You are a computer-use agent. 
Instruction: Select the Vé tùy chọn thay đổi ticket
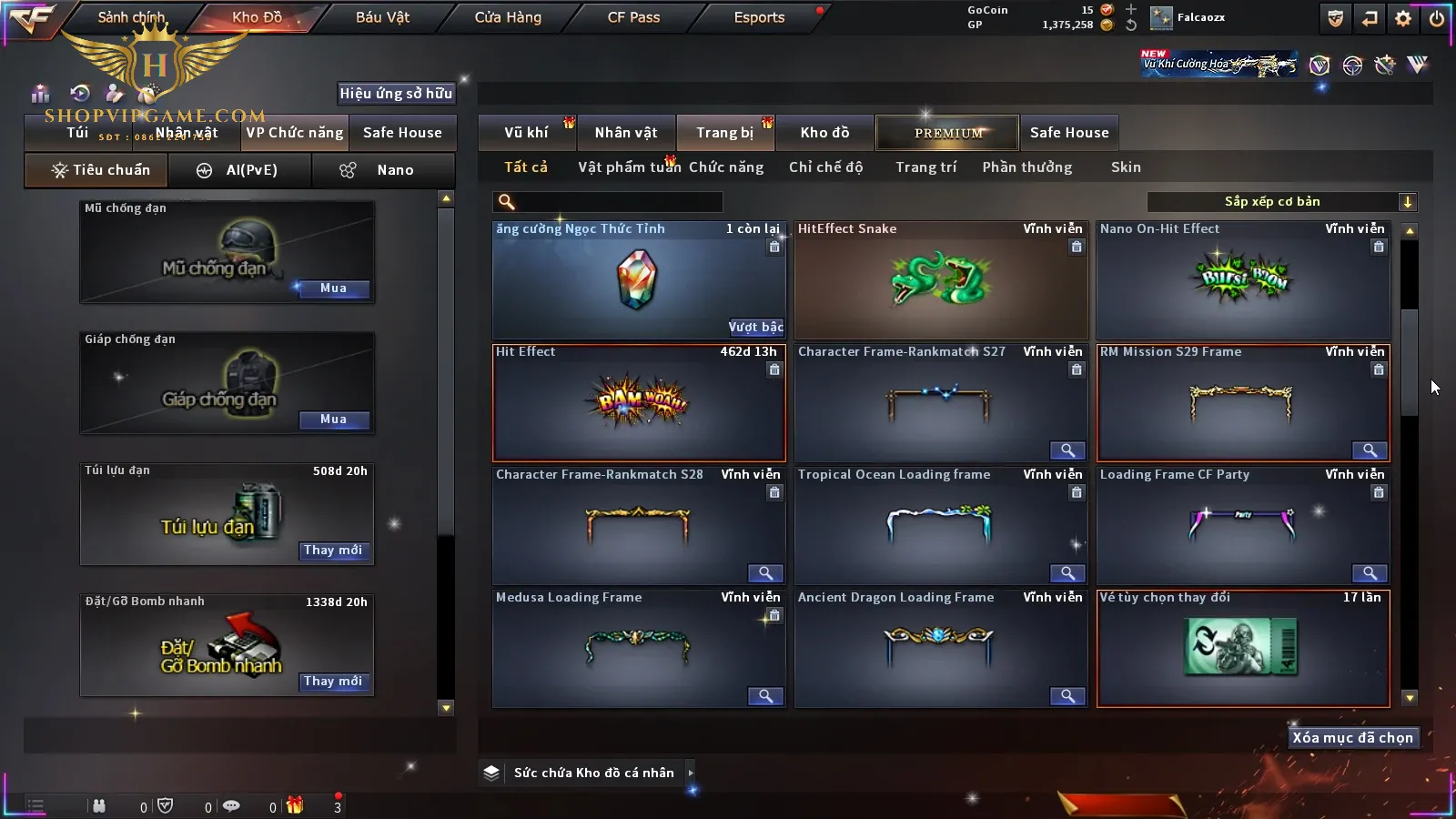(x=1242, y=648)
